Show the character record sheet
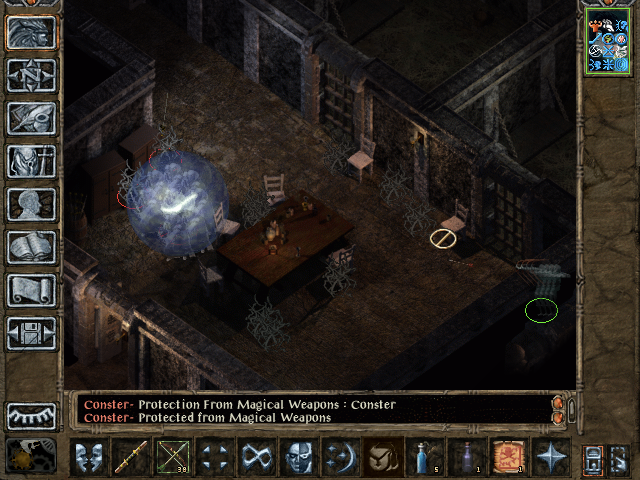Screen dimensions: 640x480 [x=31, y=204]
